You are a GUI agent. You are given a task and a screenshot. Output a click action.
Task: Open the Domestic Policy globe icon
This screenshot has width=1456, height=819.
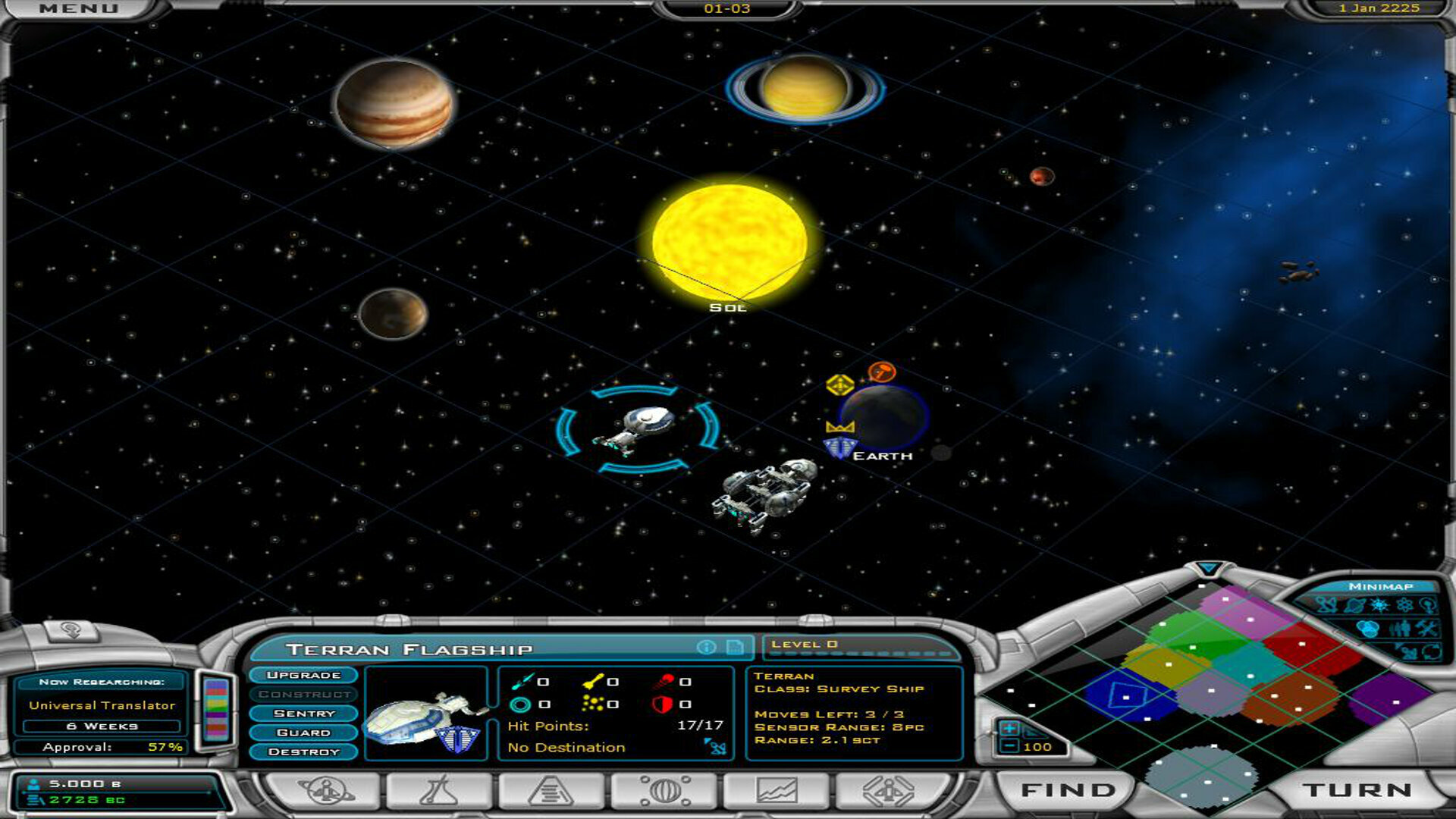tap(665, 790)
